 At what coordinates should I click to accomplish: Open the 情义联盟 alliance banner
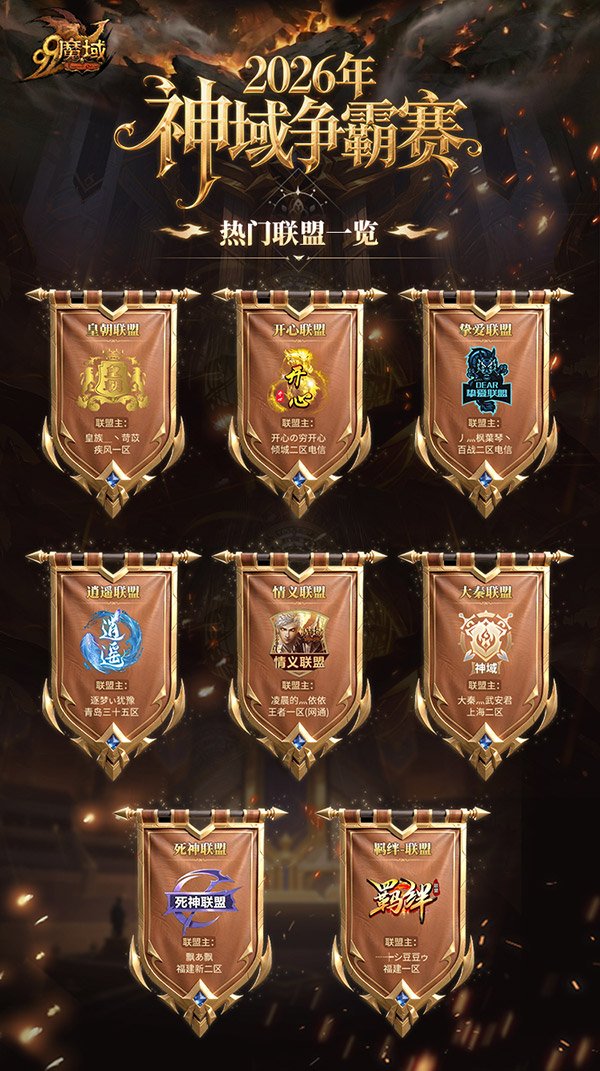pyautogui.click(x=300, y=650)
